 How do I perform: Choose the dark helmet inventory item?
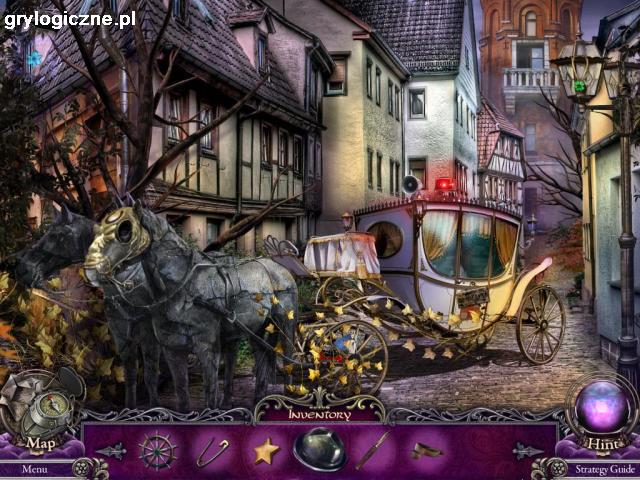pos(319,449)
